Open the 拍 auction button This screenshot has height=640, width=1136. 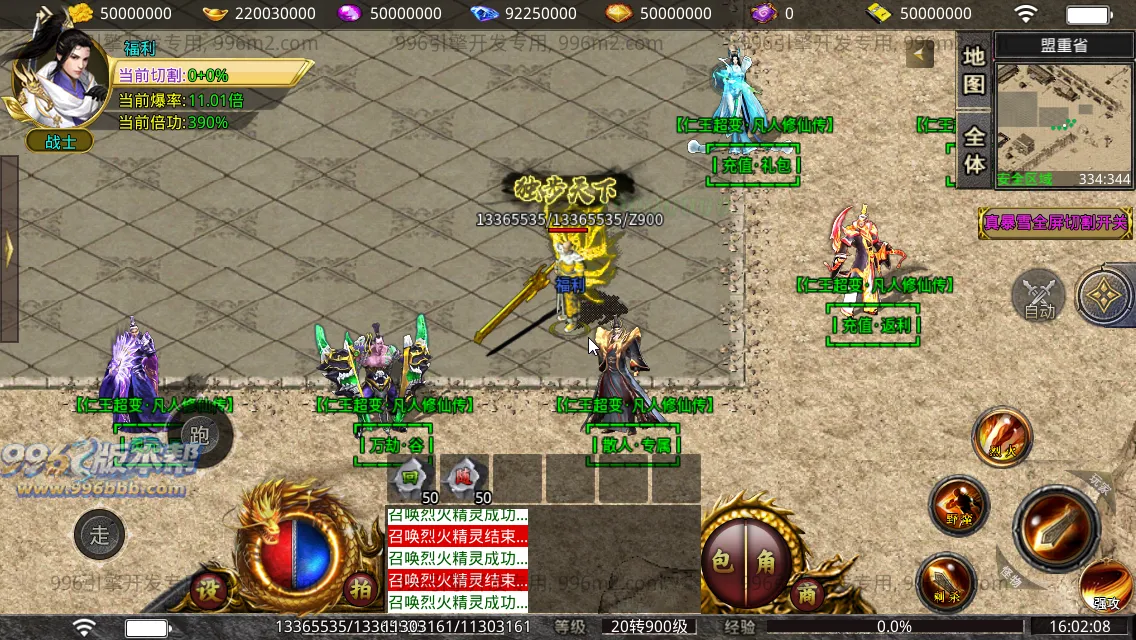(360, 589)
